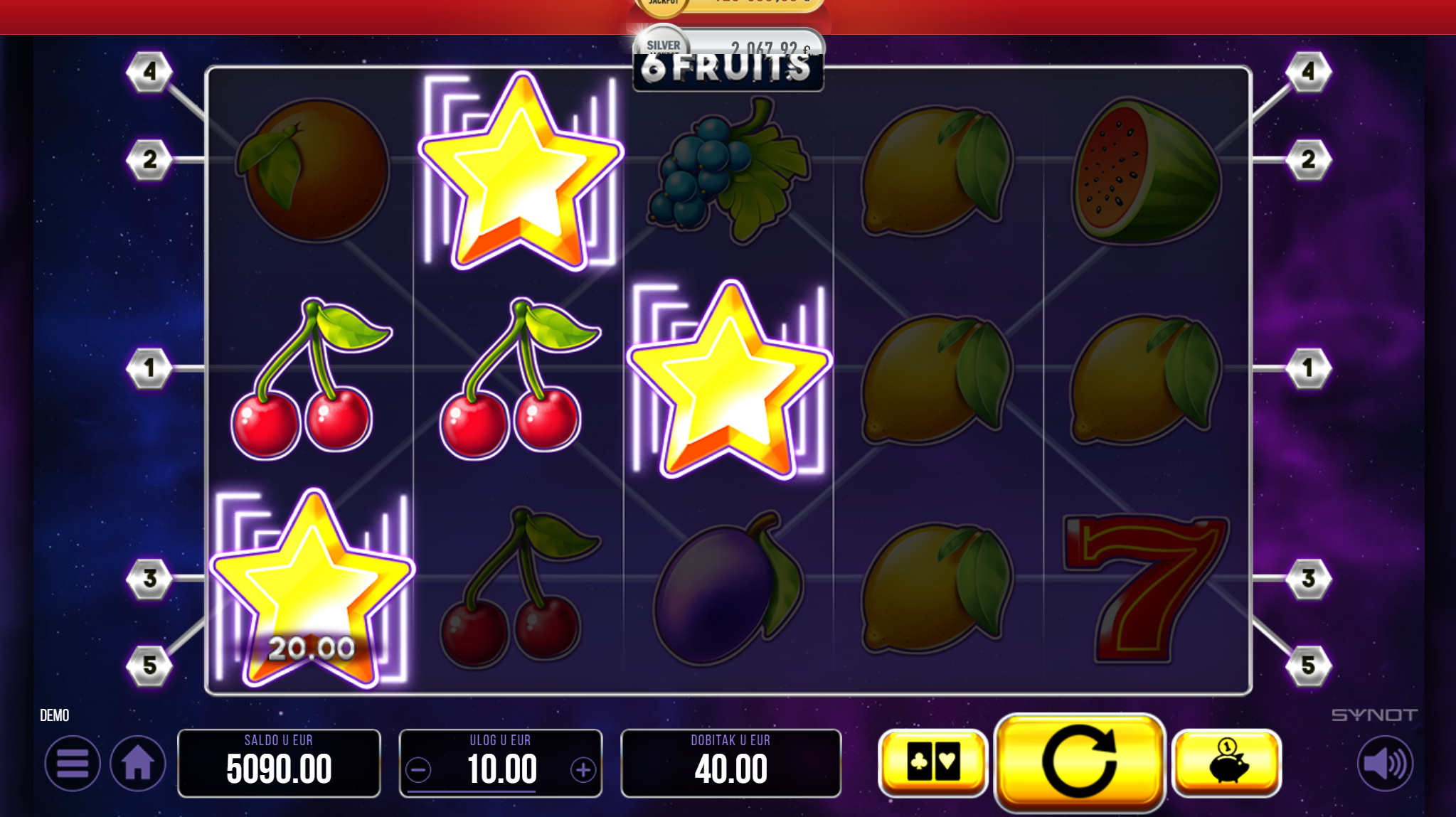1456x817 pixels.
Task: Spin the reels
Action: (1079, 762)
